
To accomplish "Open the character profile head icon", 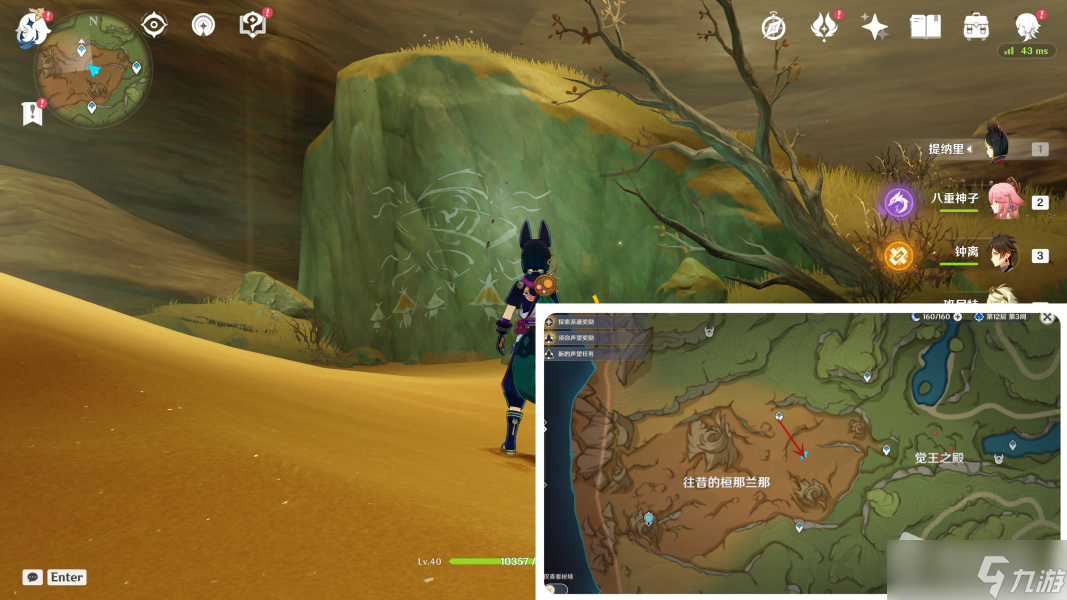I will (x=1027, y=27).
